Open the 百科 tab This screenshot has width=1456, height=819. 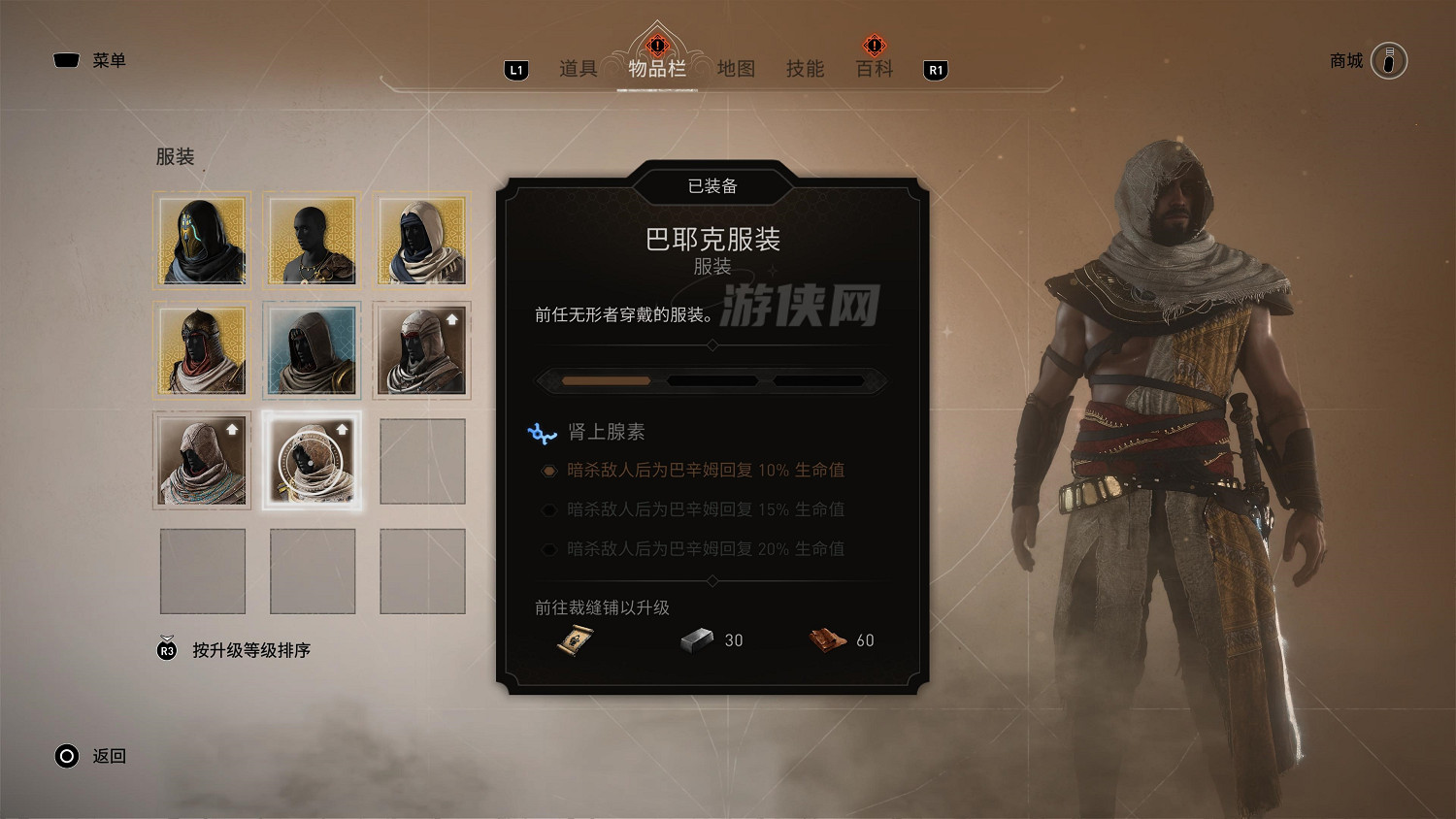point(873,69)
